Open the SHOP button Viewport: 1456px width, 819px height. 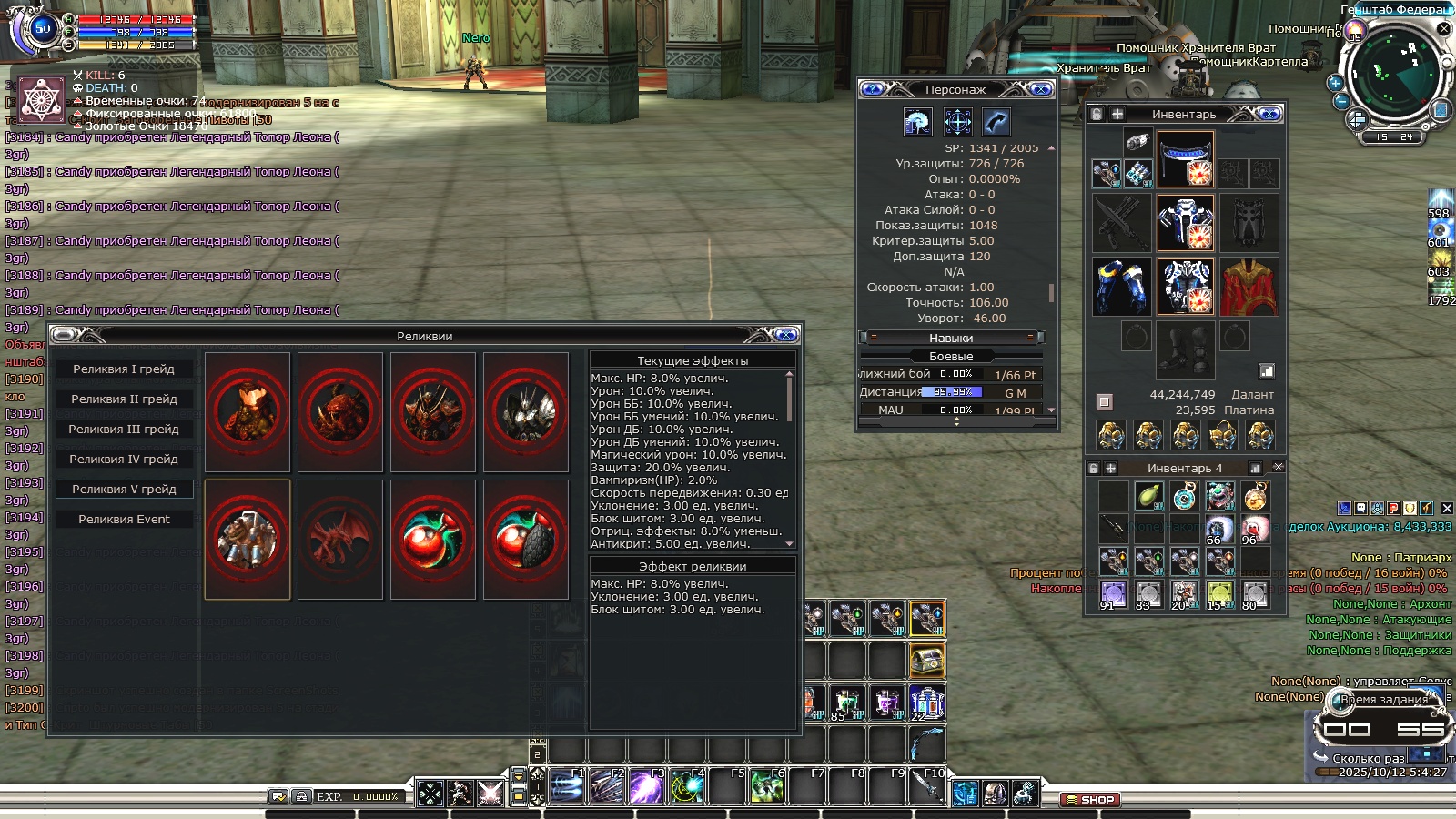pos(1090,800)
